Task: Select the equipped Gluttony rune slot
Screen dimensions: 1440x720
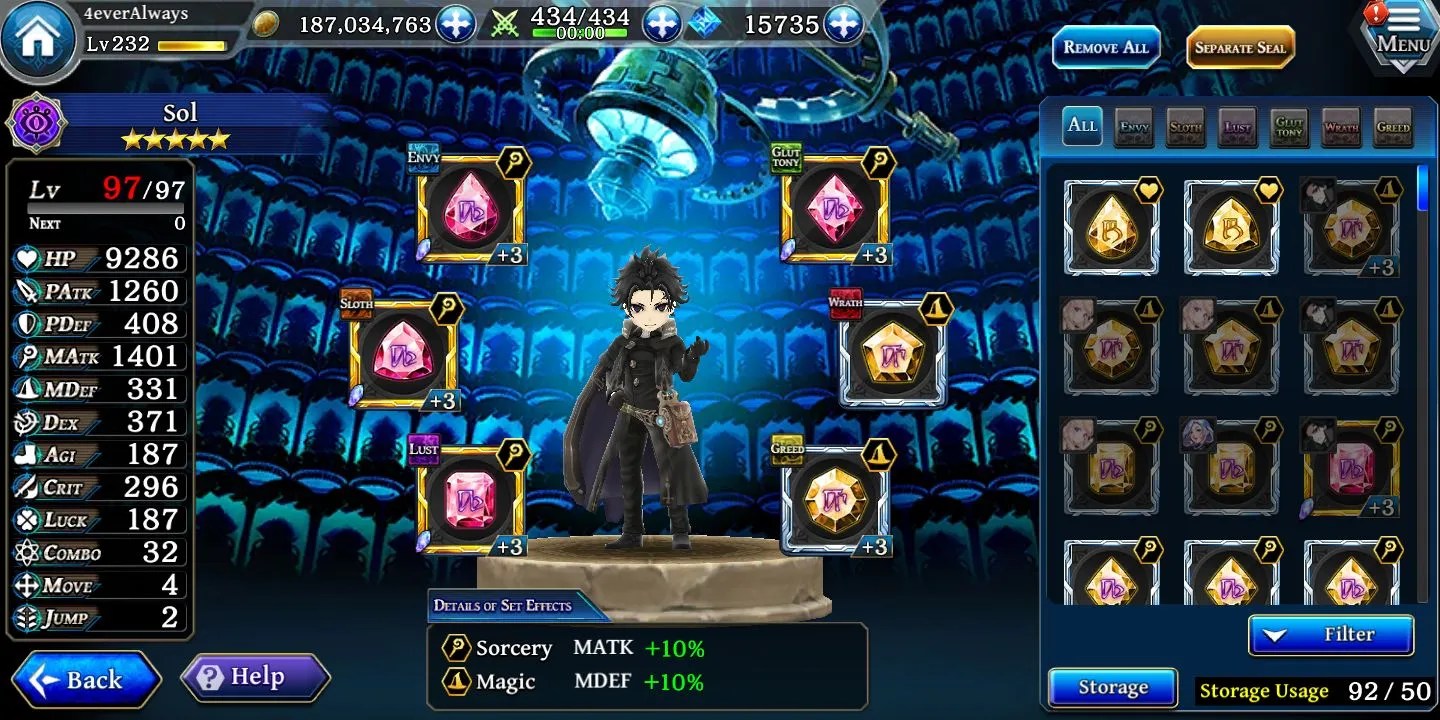Action: 834,209
